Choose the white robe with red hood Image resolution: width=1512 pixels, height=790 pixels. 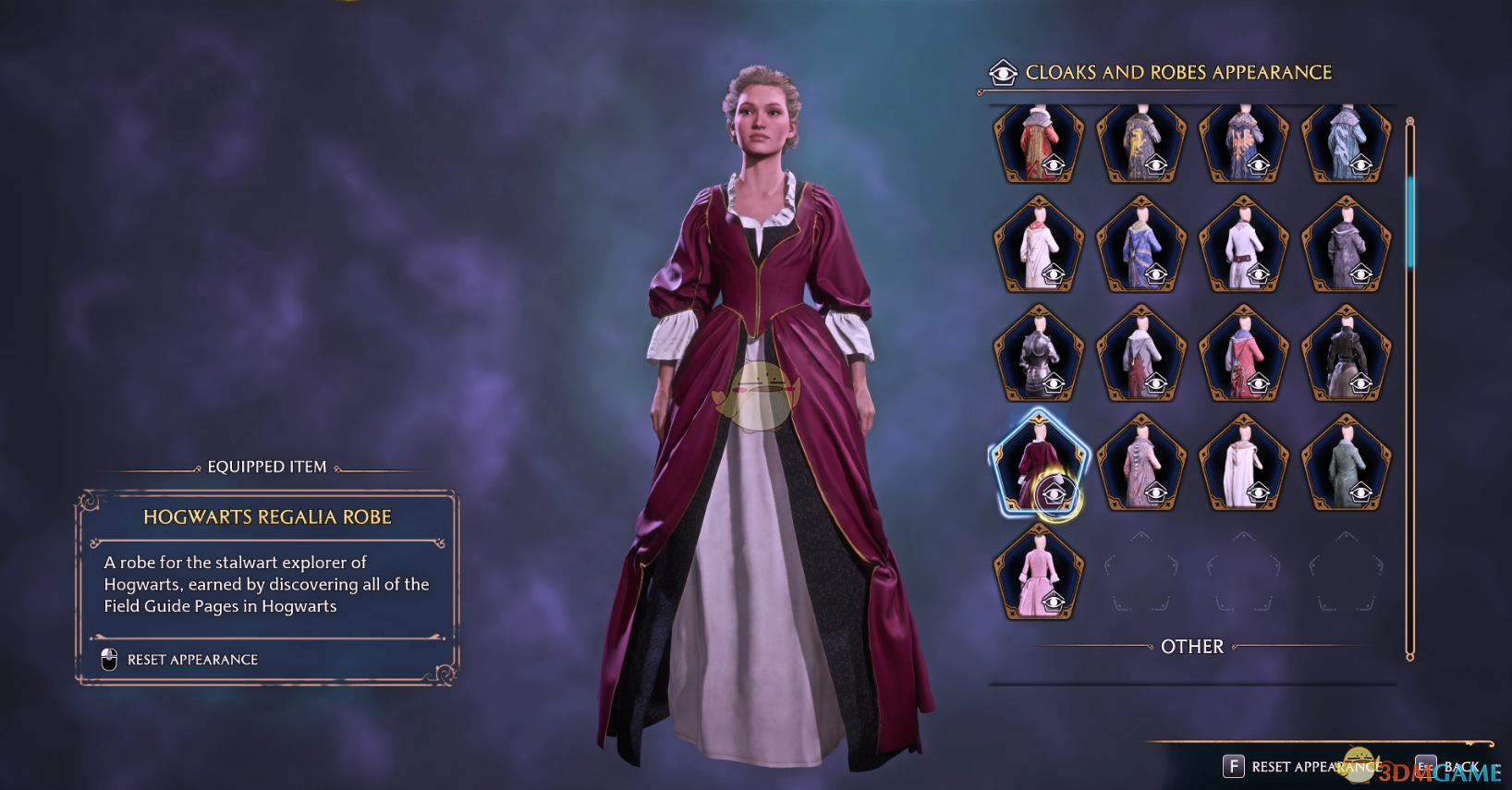1039,246
